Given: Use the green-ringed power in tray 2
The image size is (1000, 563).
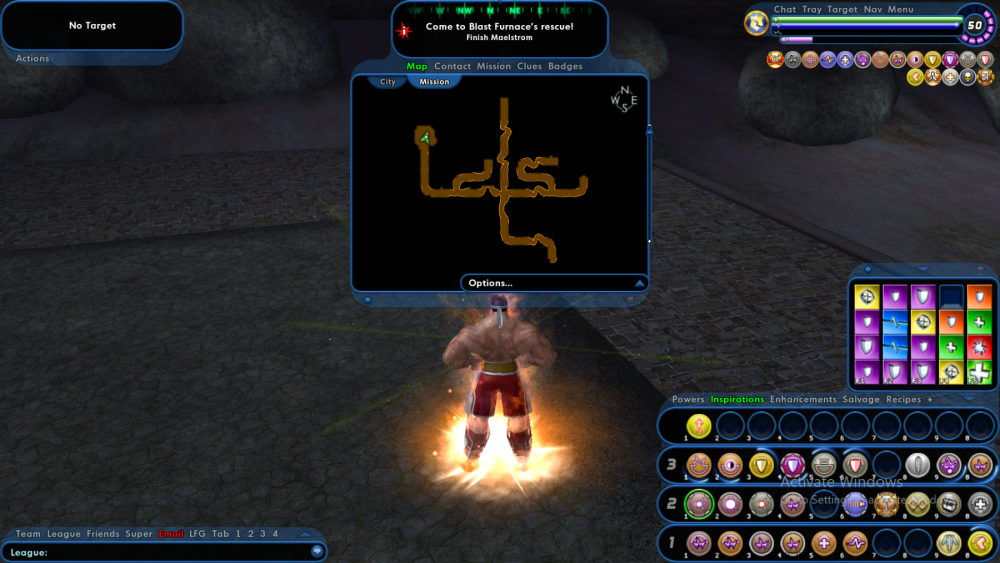Looking at the screenshot, I should [x=698, y=505].
